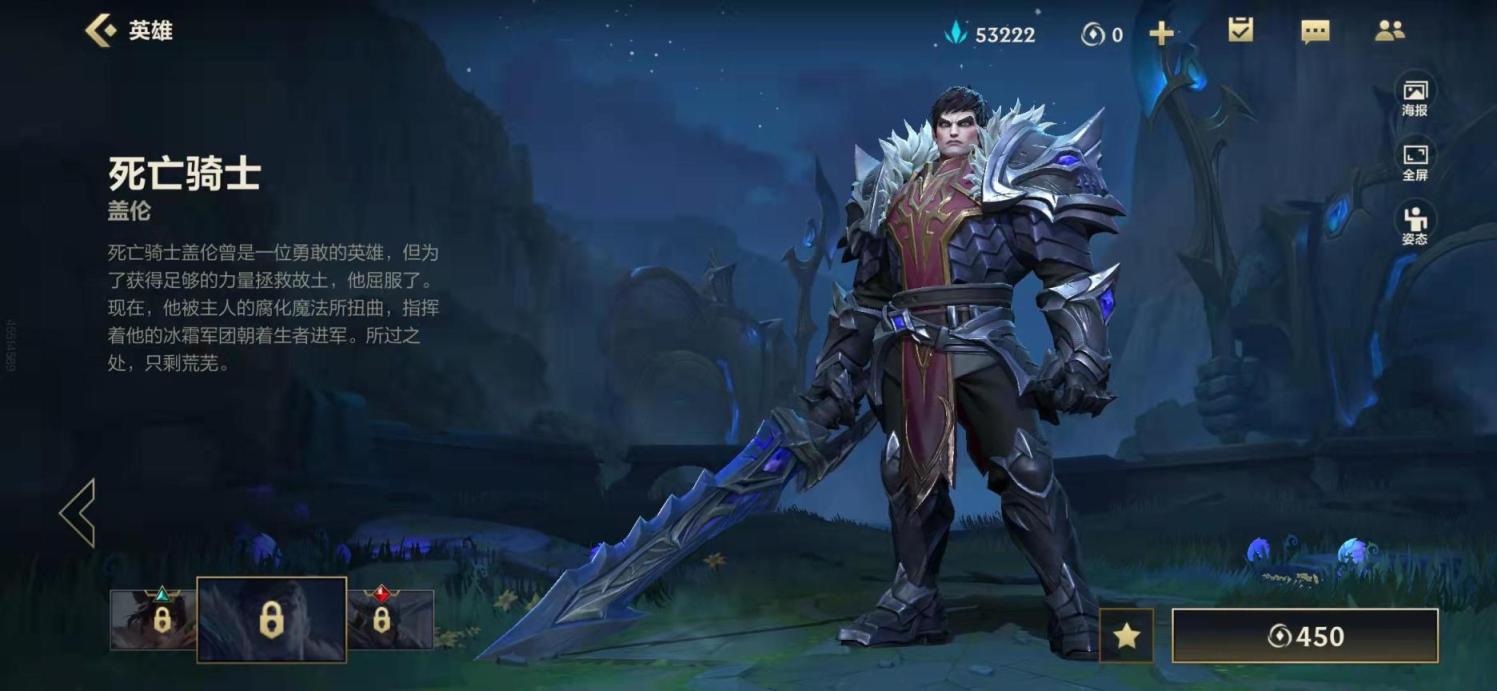Open the 姿态 pose options
Viewport: 1497px width, 691px height.
pyautogui.click(x=1414, y=224)
